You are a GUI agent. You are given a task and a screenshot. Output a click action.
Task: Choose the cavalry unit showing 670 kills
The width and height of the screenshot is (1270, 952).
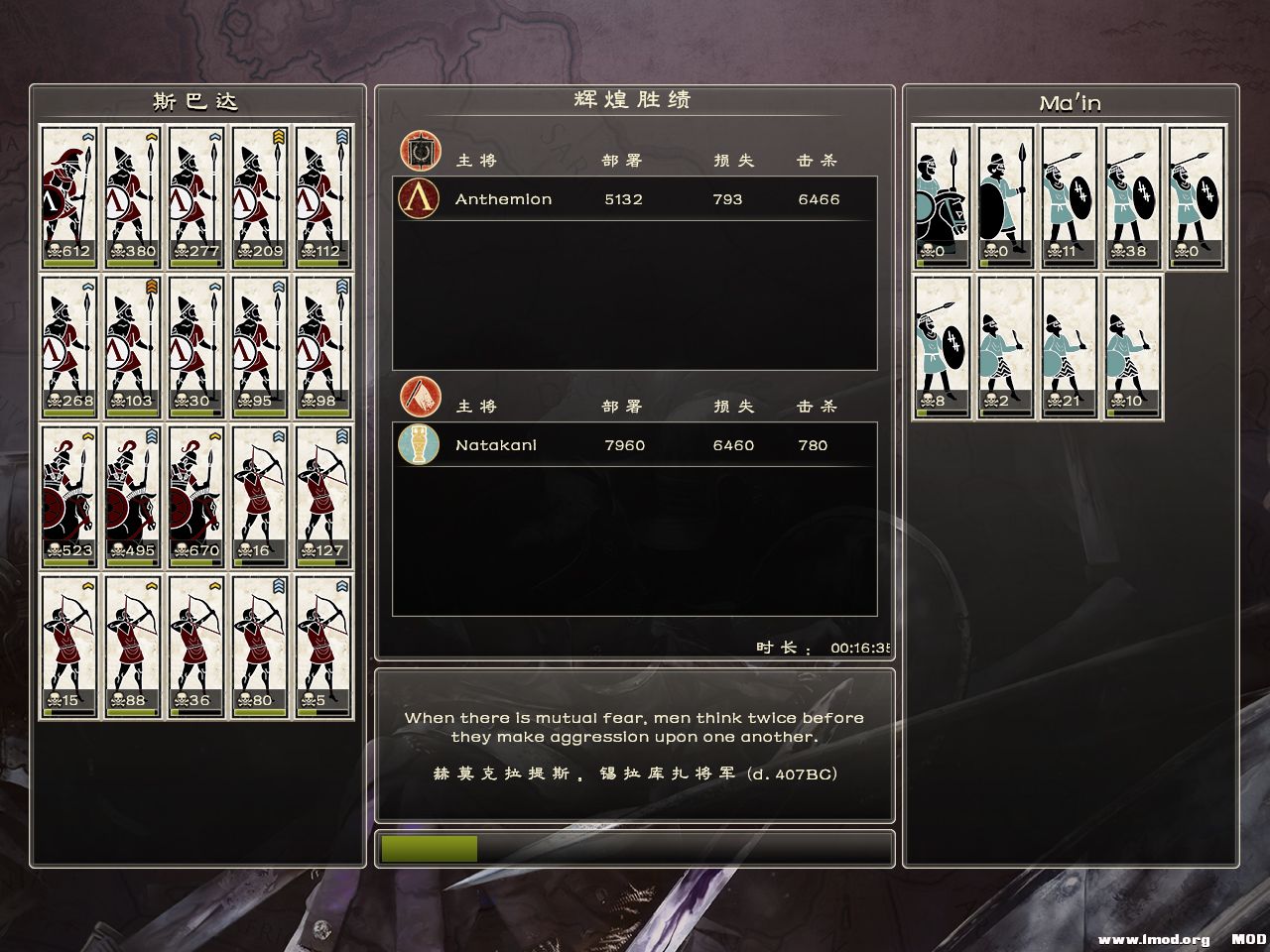(196, 496)
